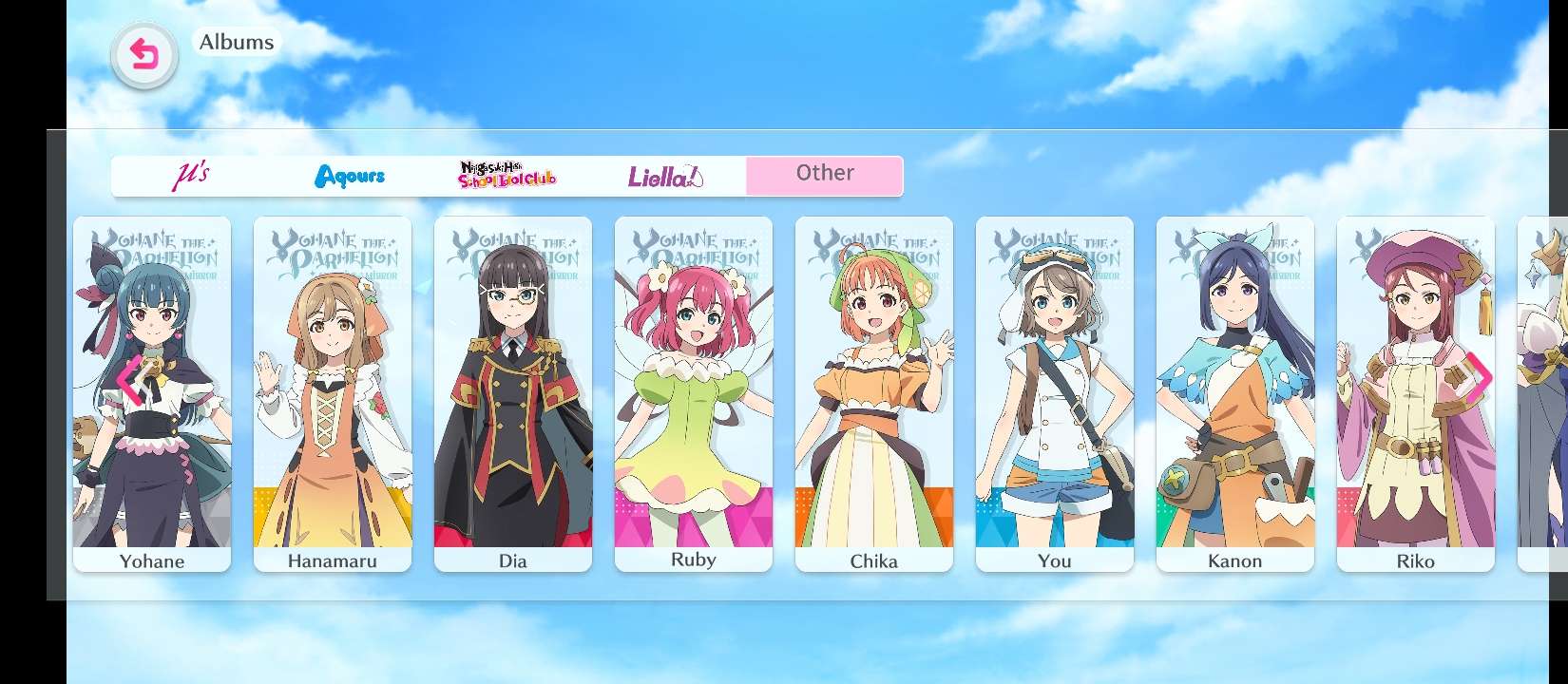The image size is (1568, 684).
Task: Click the left pink carousel arrow
Action: (127, 380)
